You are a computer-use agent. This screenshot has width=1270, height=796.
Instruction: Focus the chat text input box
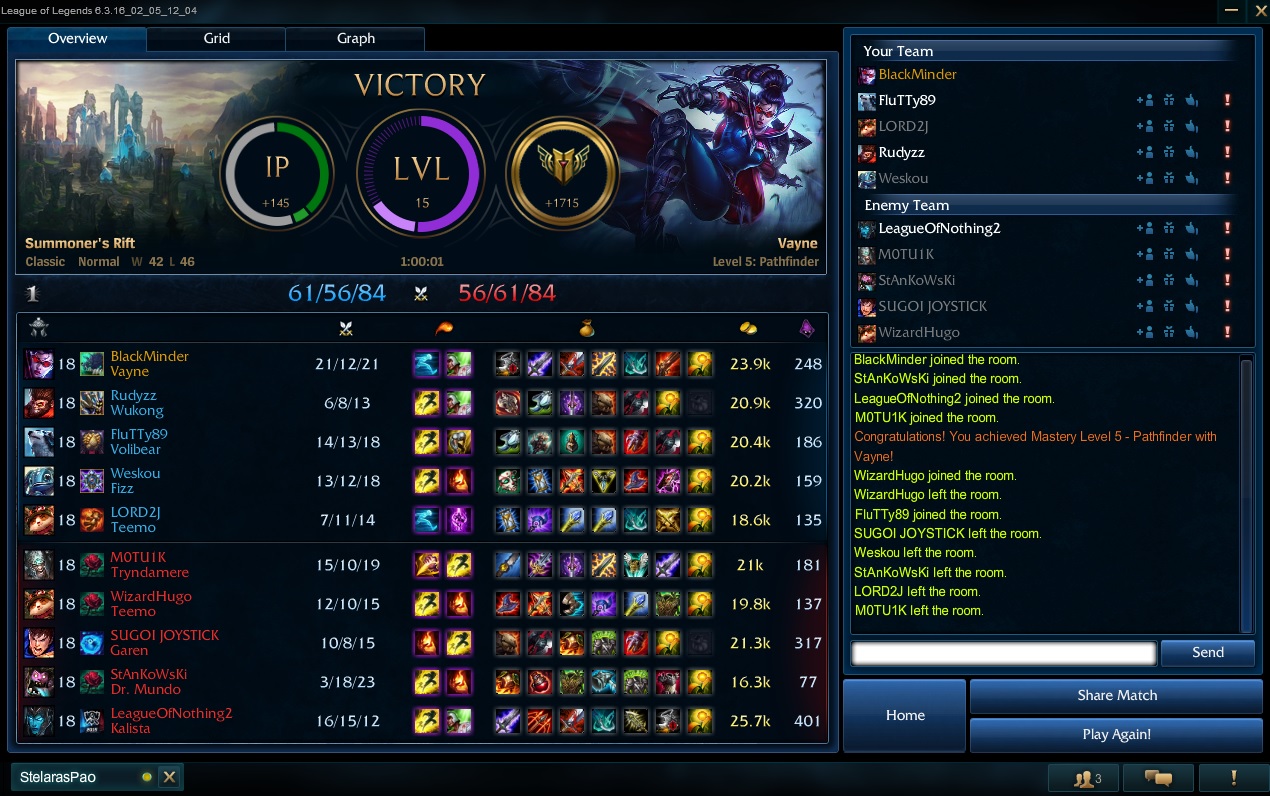1003,653
